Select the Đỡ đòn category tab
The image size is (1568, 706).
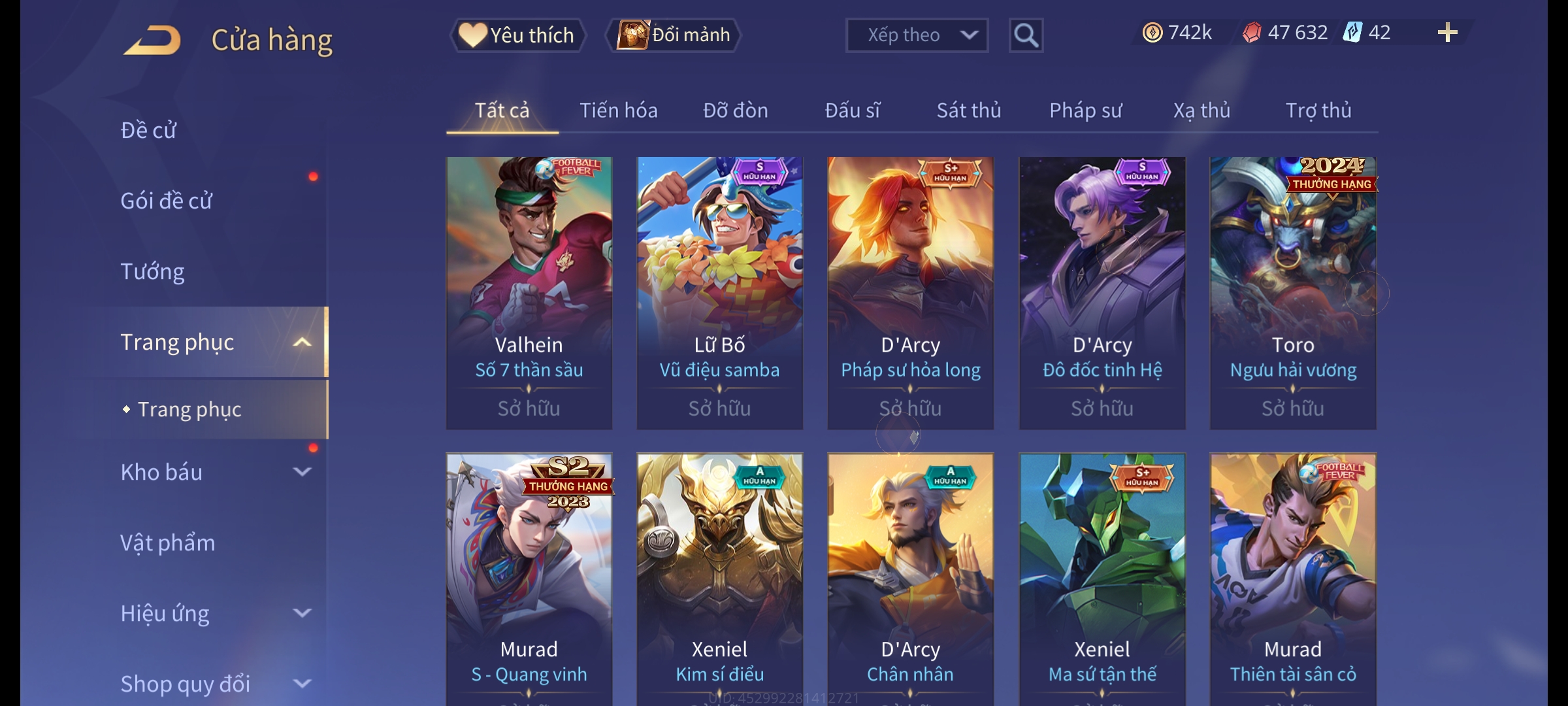735,110
